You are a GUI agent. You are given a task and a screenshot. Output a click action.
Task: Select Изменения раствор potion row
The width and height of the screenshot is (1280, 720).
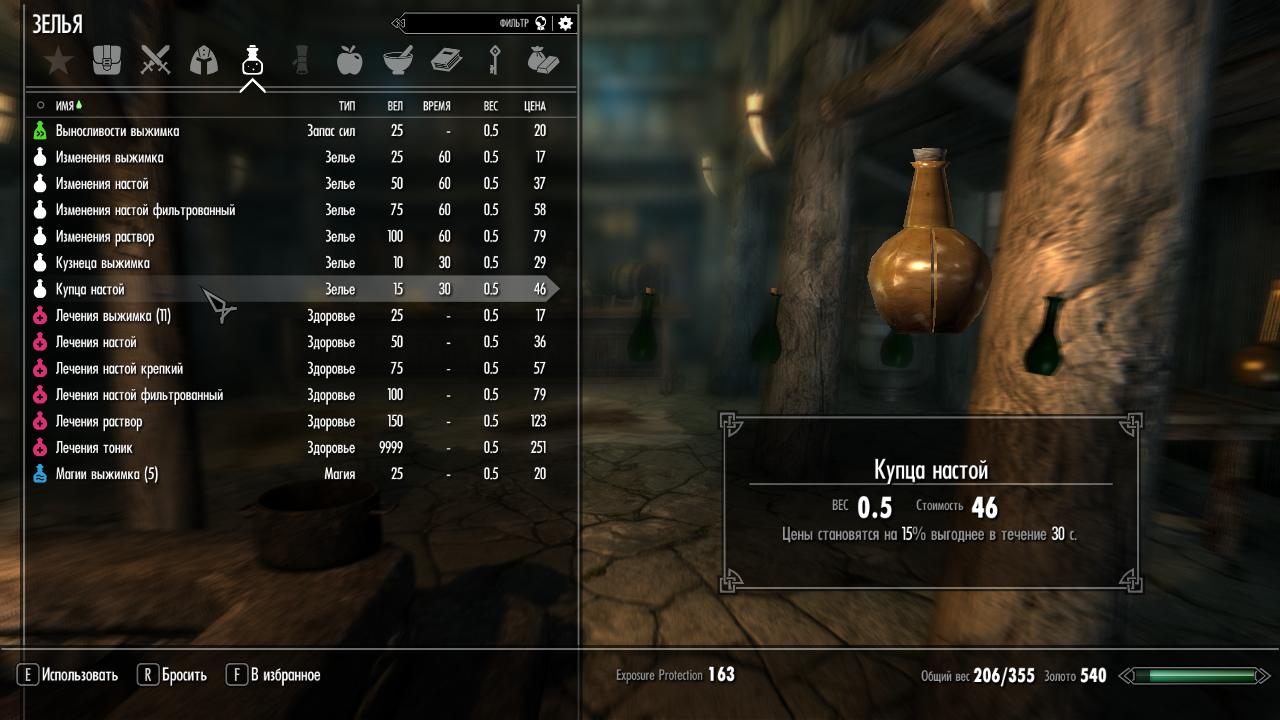pyautogui.click(x=105, y=237)
